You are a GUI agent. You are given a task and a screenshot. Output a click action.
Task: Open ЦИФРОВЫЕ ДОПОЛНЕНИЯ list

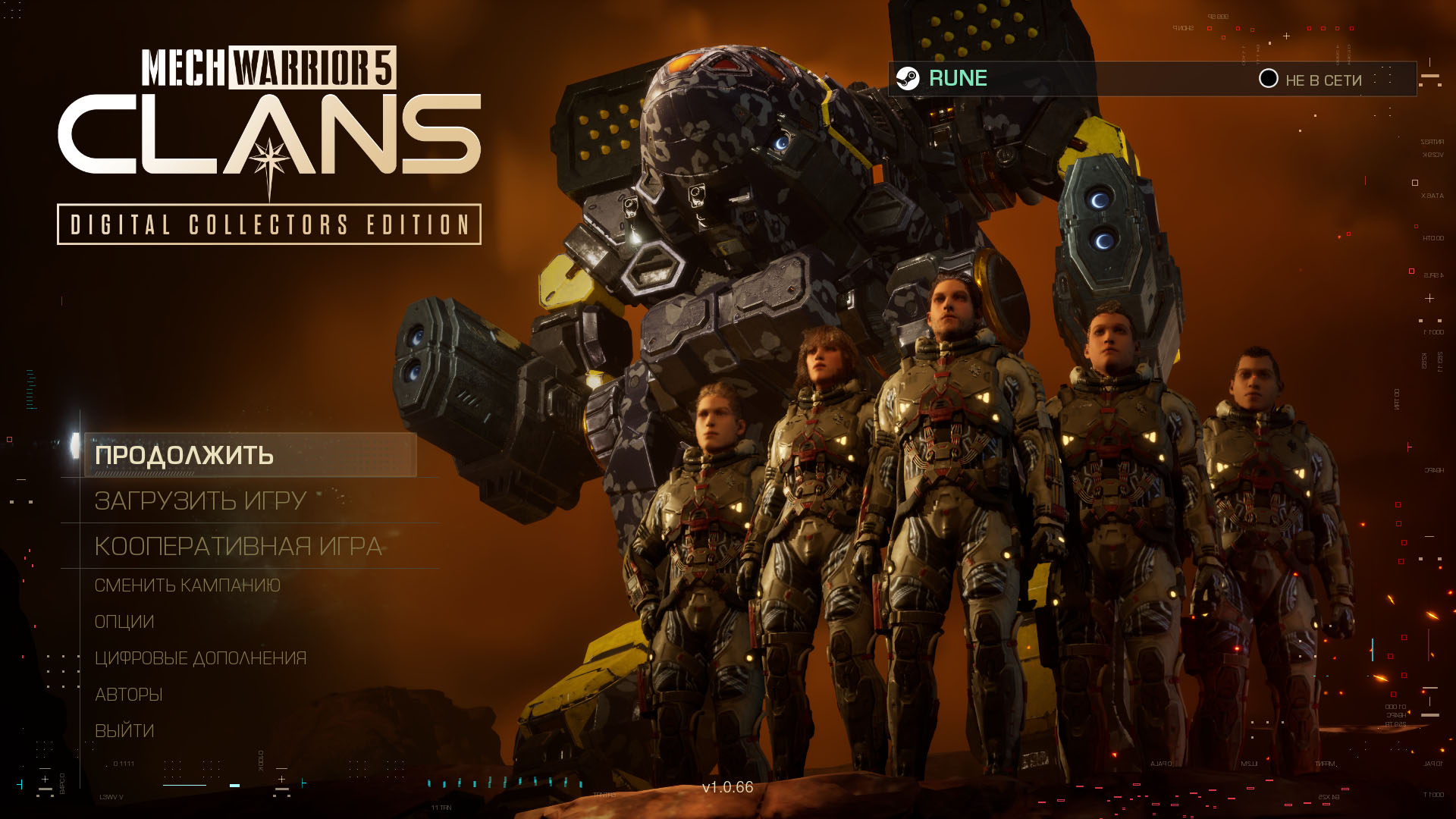(201, 657)
